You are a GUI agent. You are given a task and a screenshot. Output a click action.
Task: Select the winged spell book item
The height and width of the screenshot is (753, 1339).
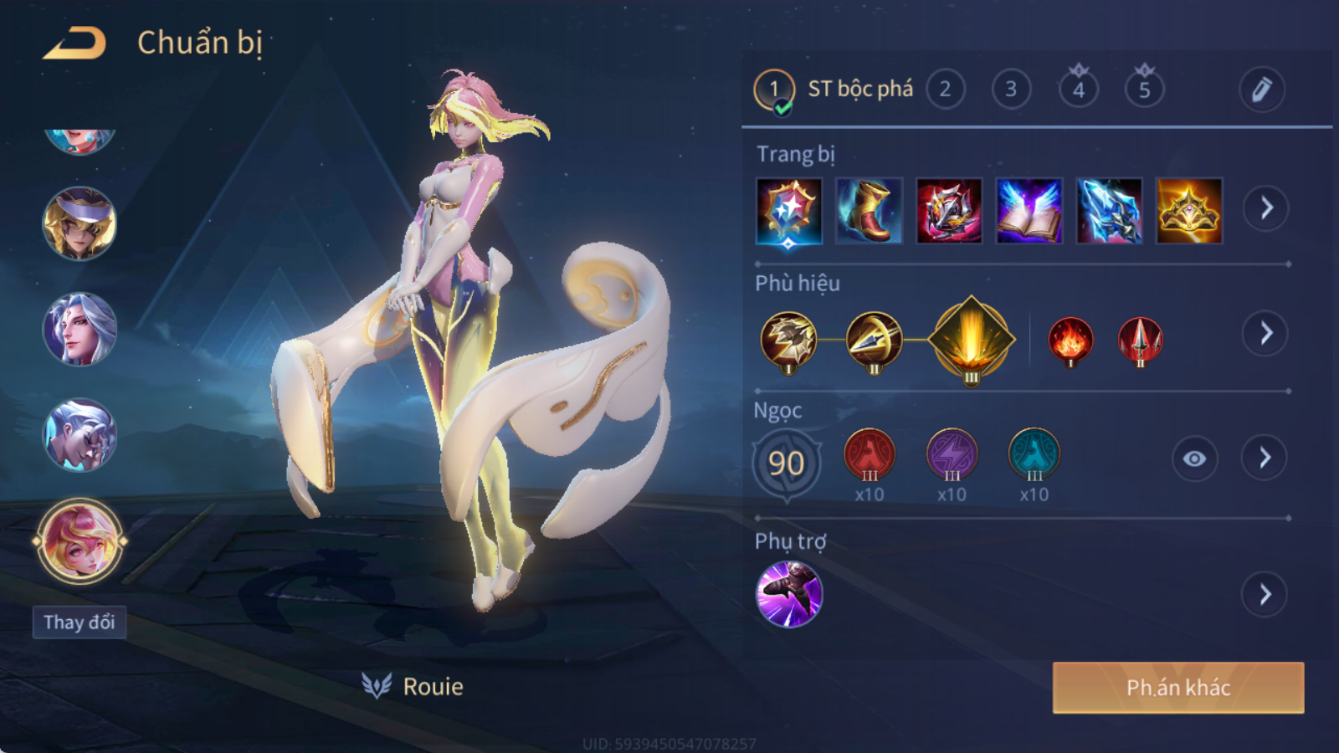[1029, 211]
